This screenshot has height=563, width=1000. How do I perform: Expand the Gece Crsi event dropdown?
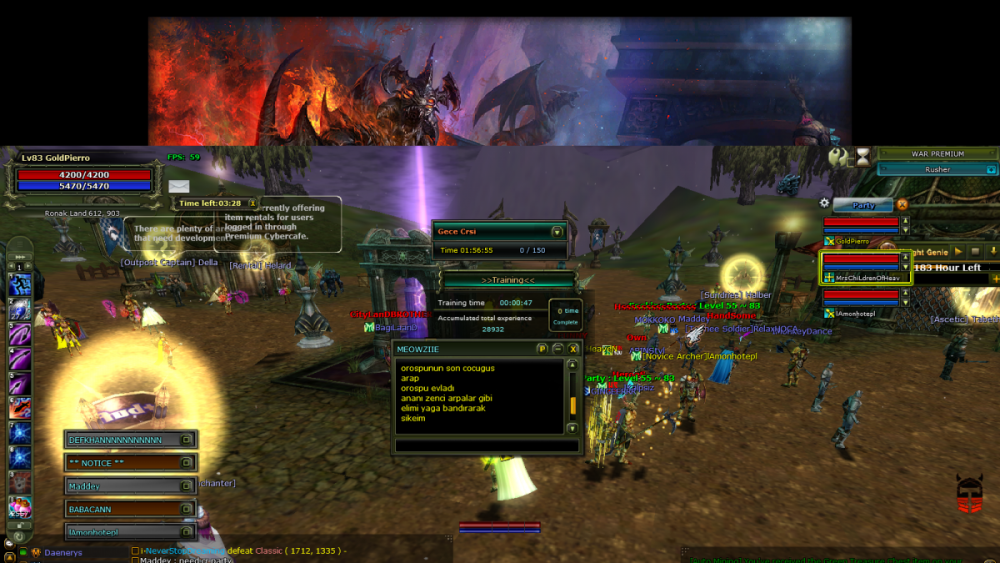pyautogui.click(x=557, y=231)
